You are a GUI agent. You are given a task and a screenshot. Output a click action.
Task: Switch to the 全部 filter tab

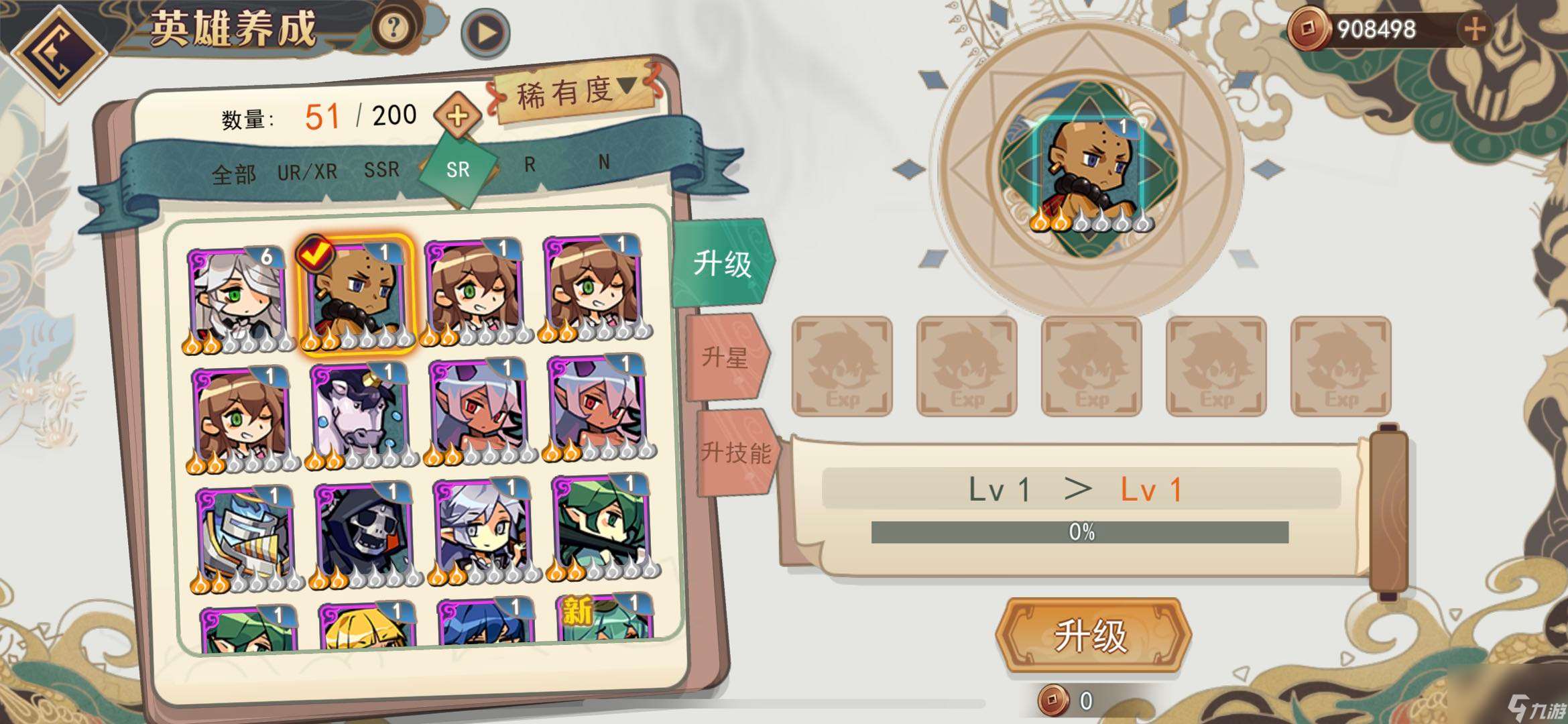coord(233,172)
